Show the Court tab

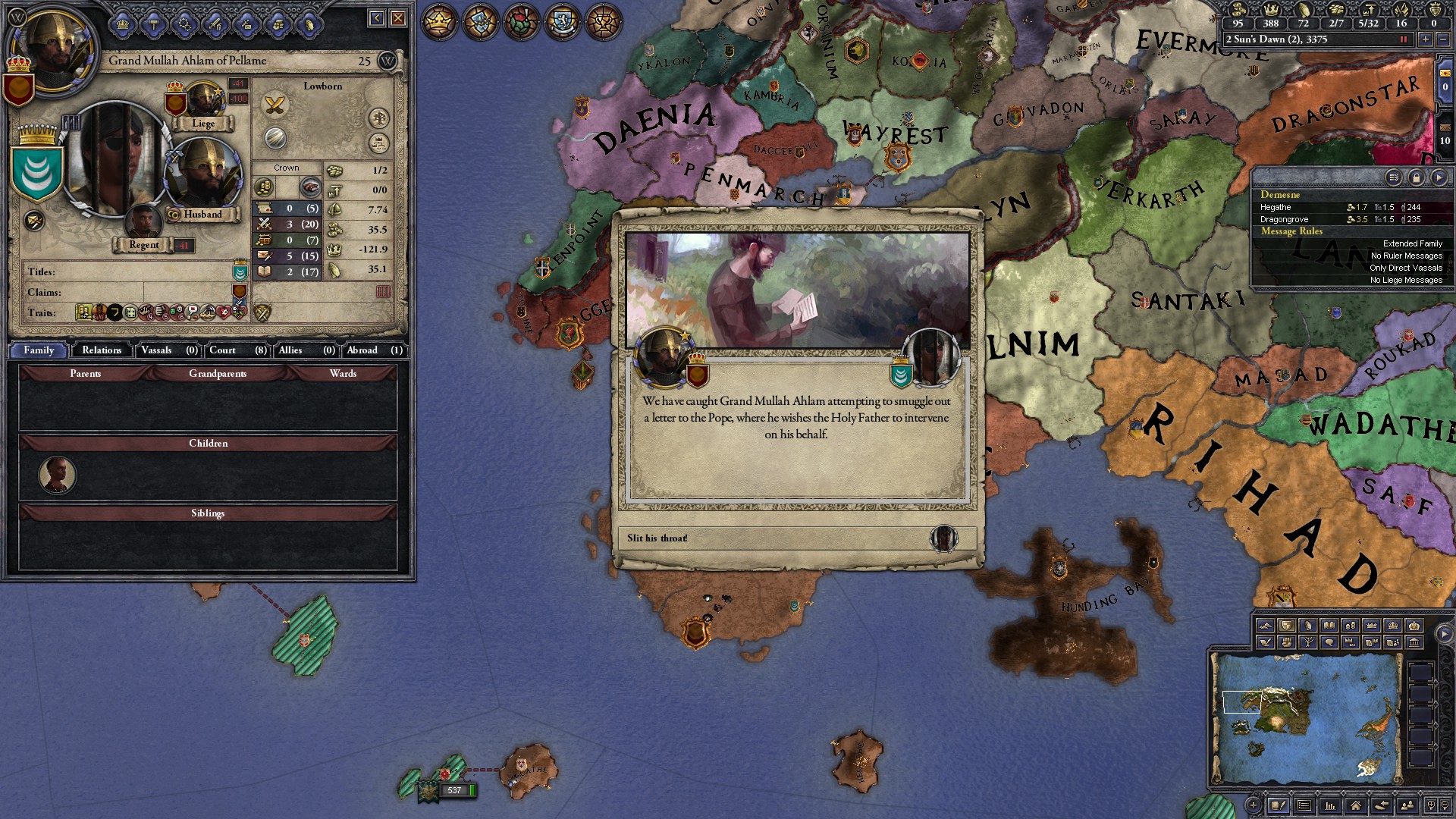click(237, 350)
